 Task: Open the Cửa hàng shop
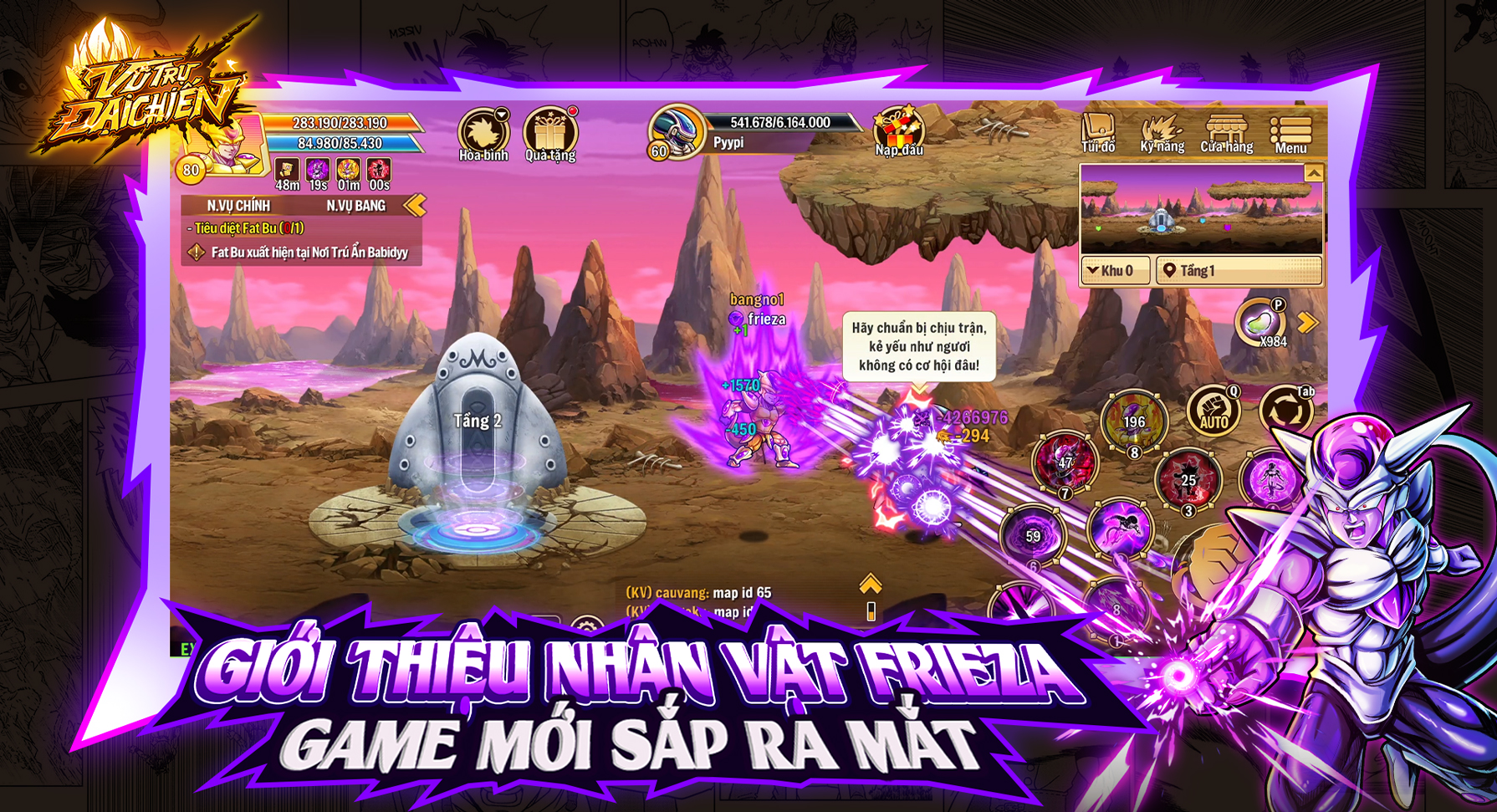pyautogui.click(x=1226, y=132)
